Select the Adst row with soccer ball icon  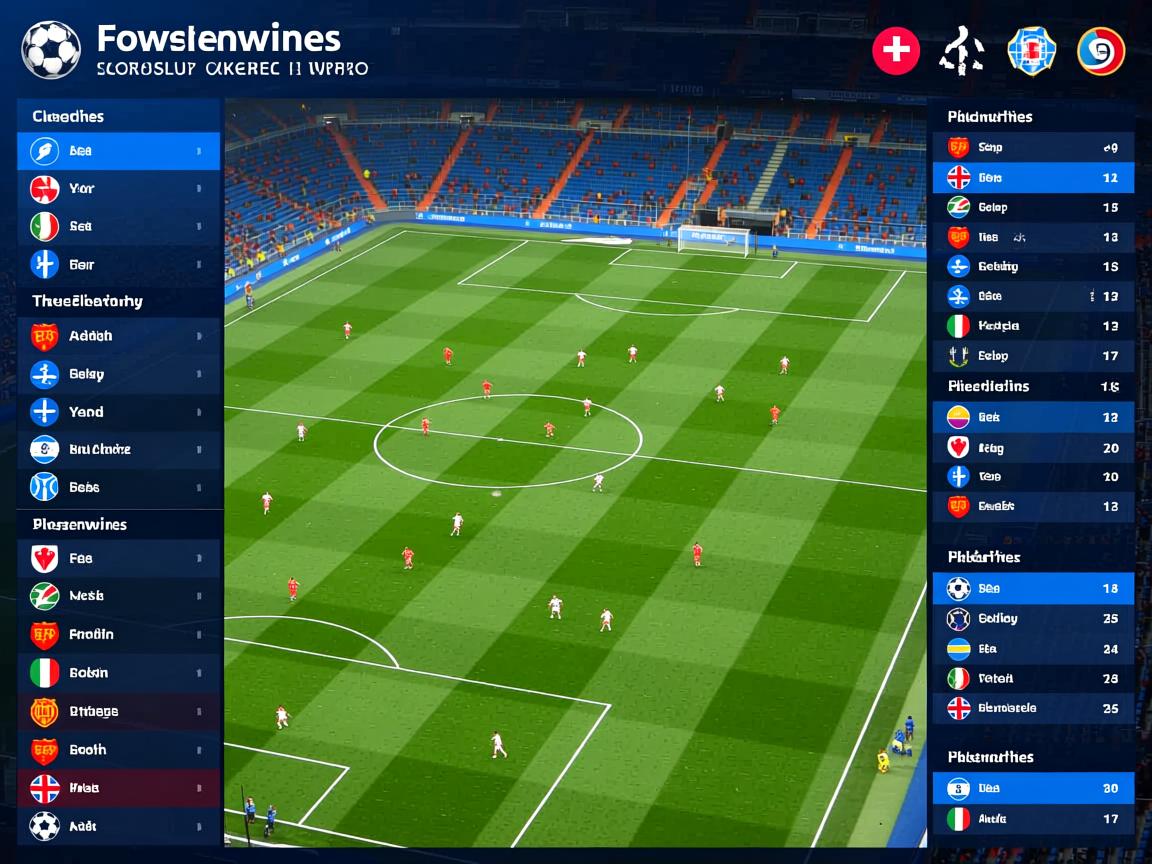[x=118, y=826]
